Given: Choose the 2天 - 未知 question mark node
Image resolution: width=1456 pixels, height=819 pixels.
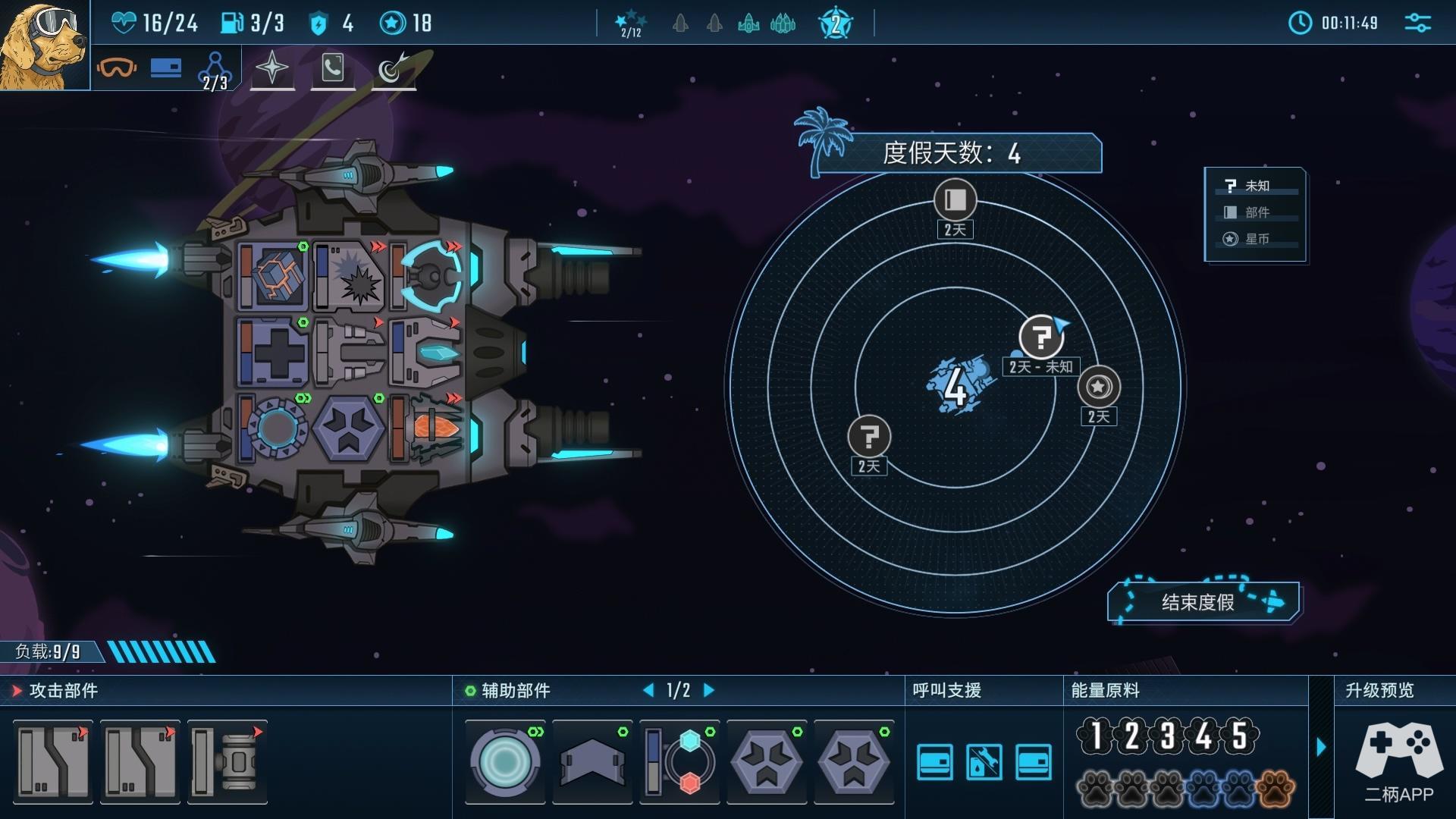Looking at the screenshot, I should pos(1041,337).
